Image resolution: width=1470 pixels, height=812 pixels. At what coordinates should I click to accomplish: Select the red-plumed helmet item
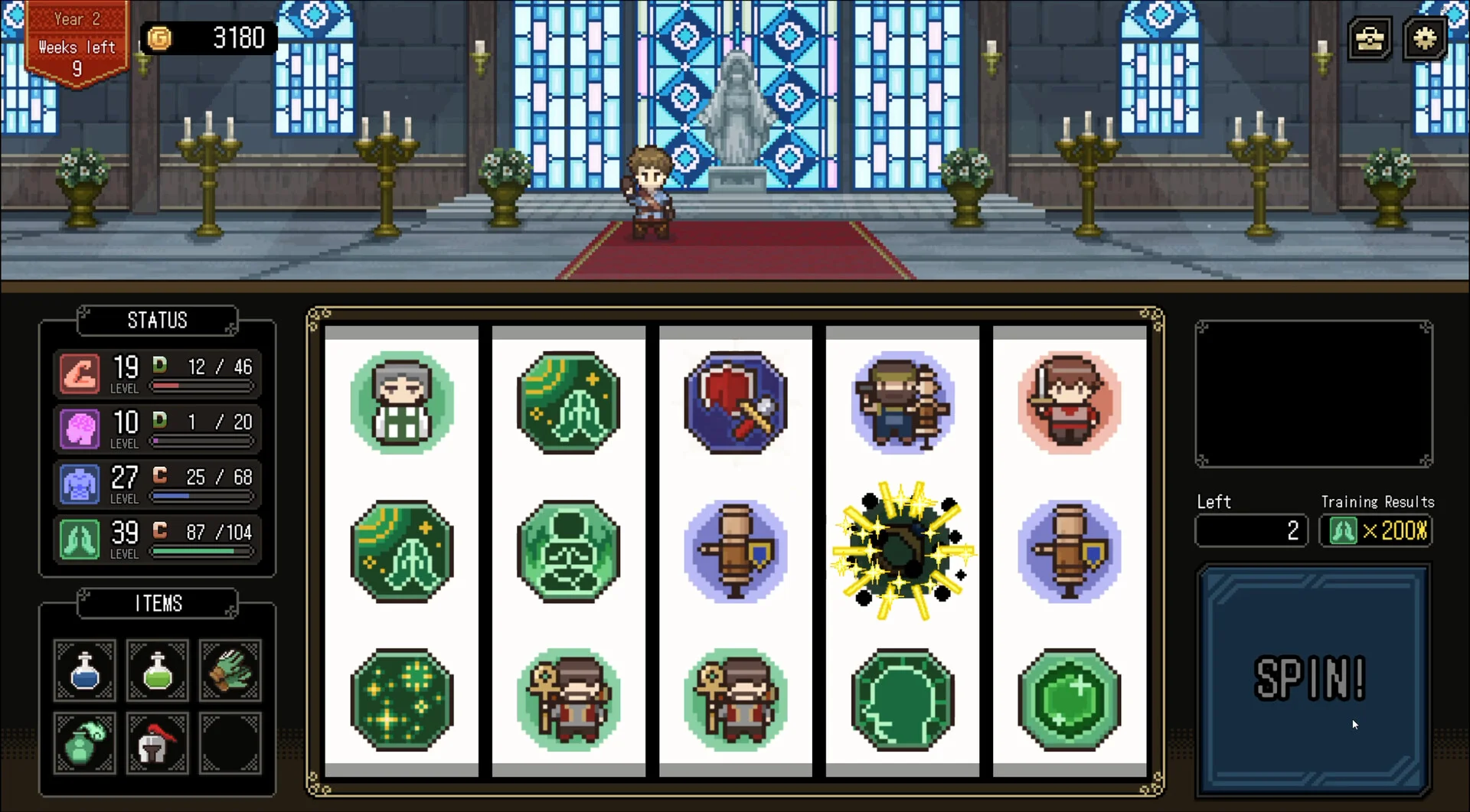pyautogui.click(x=158, y=742)
